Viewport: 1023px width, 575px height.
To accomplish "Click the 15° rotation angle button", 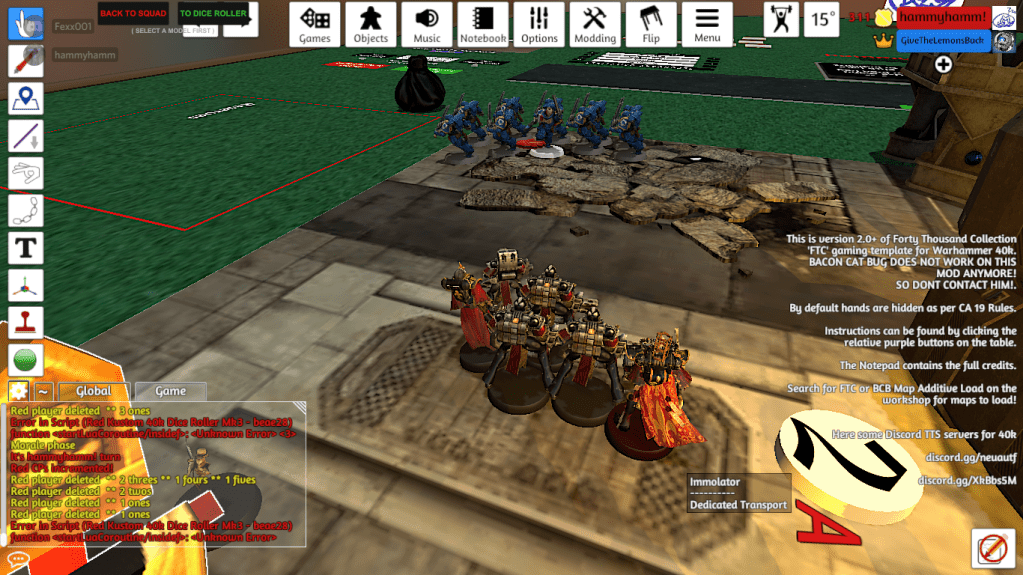I will point(823,19).
